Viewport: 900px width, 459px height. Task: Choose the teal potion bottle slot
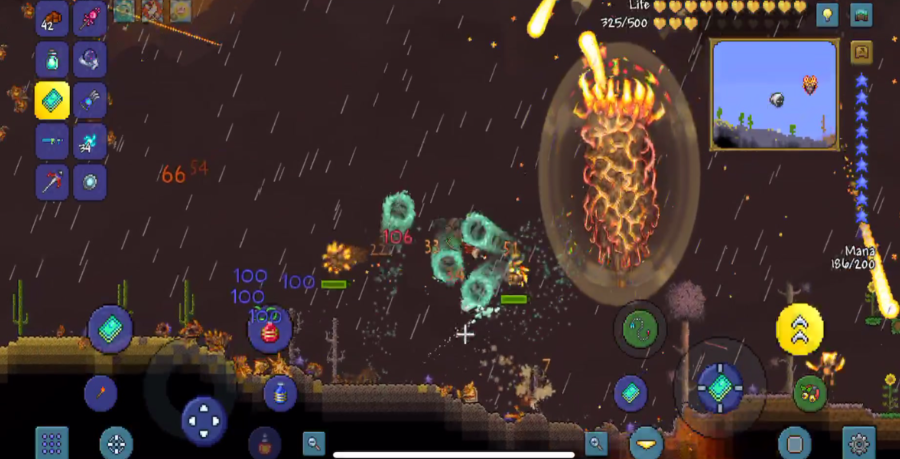point(52,59)
